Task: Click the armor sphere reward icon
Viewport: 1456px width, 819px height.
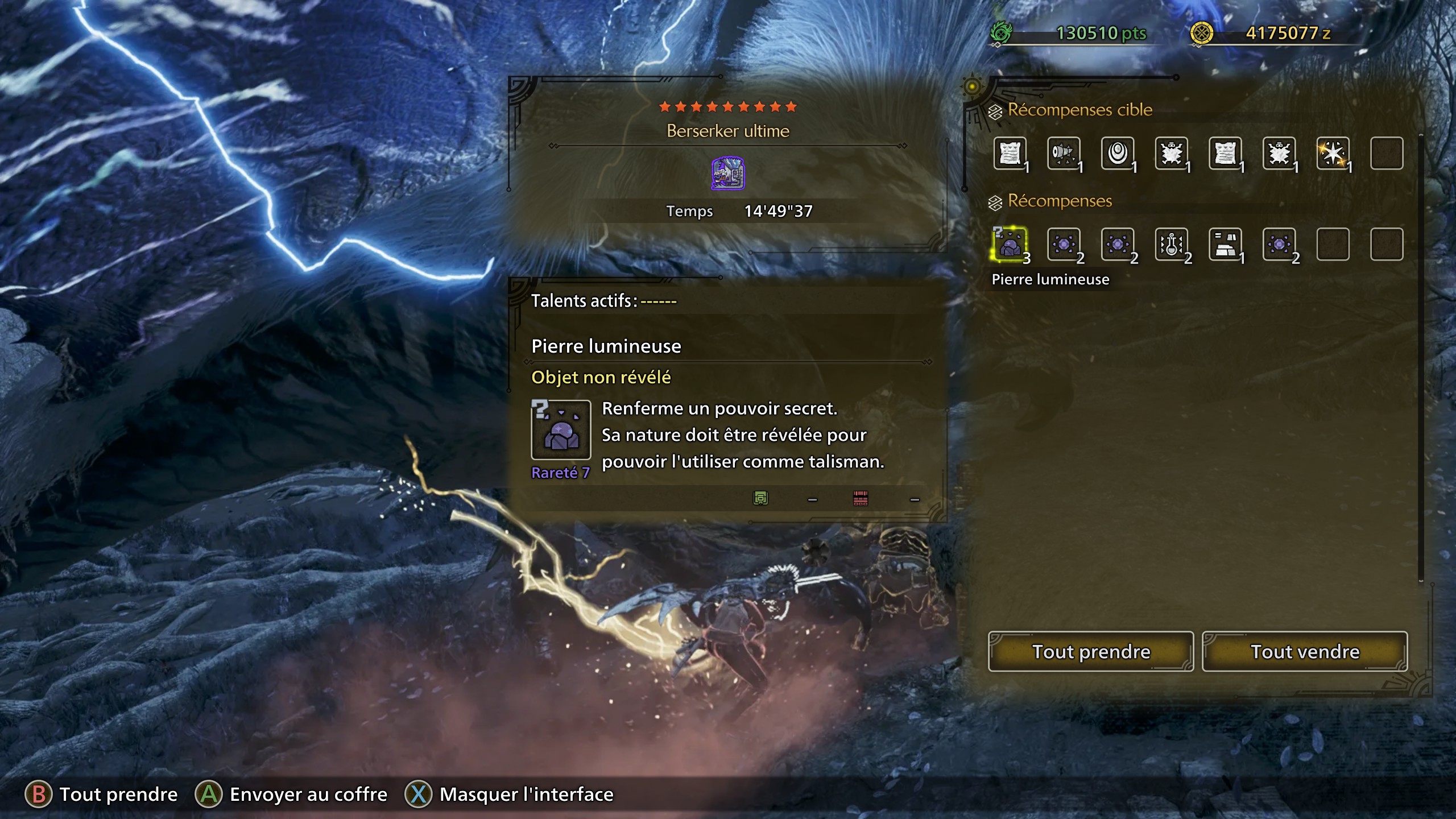Action: coord(1226,246)
